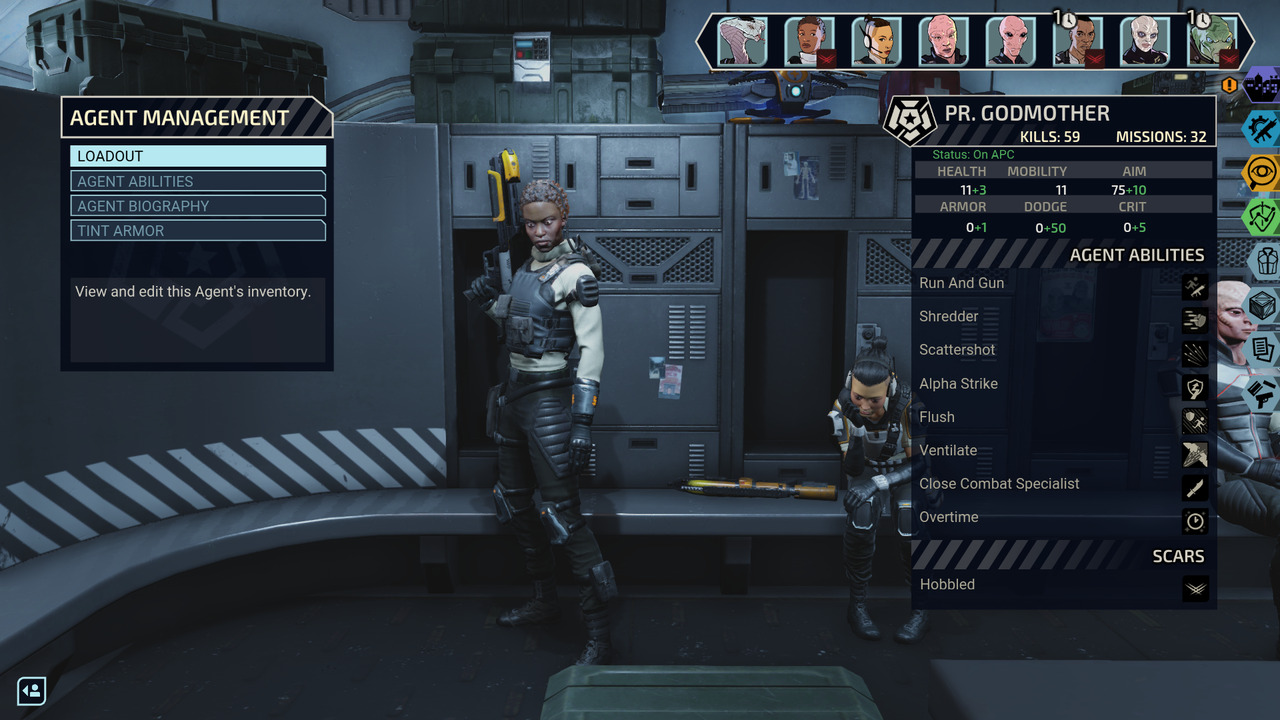Click the back button with the person icon
Screen dimensions: 1280x720
pyautogui.click(x=32, y=691)
